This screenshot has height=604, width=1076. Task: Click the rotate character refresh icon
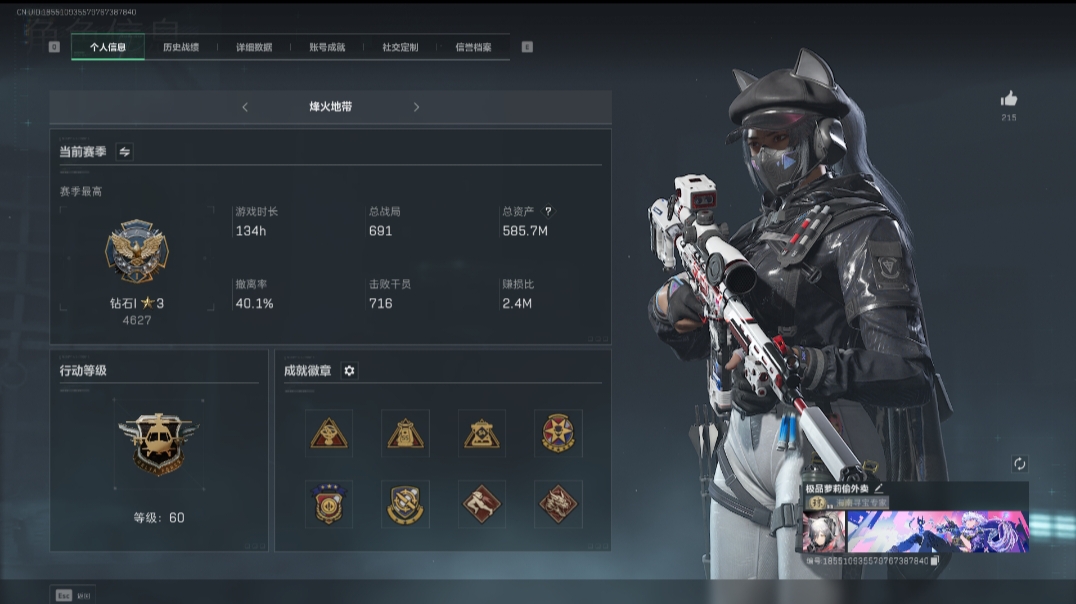(x=1019, y=464)
